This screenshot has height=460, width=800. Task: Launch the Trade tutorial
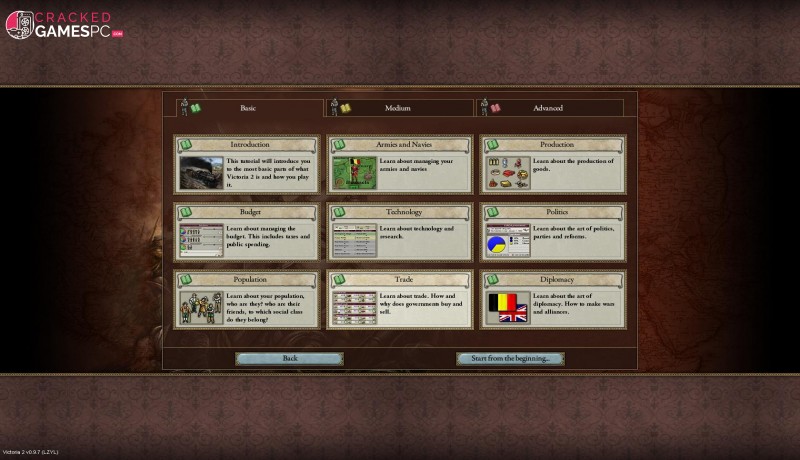pos(400,300)
